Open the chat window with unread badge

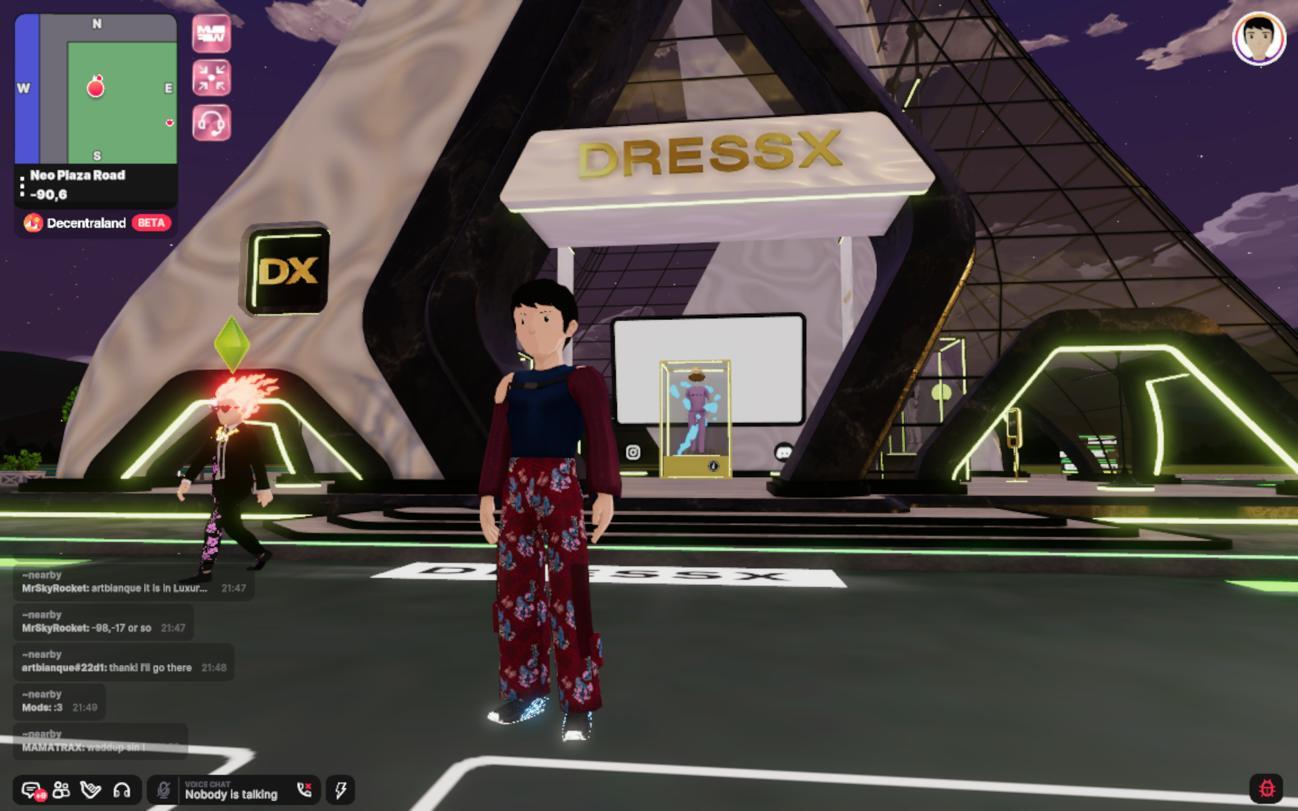point(32,791)
